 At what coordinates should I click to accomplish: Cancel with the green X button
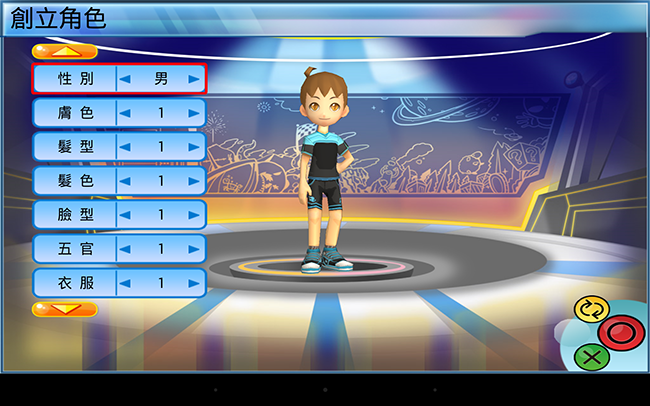(592, 355)
